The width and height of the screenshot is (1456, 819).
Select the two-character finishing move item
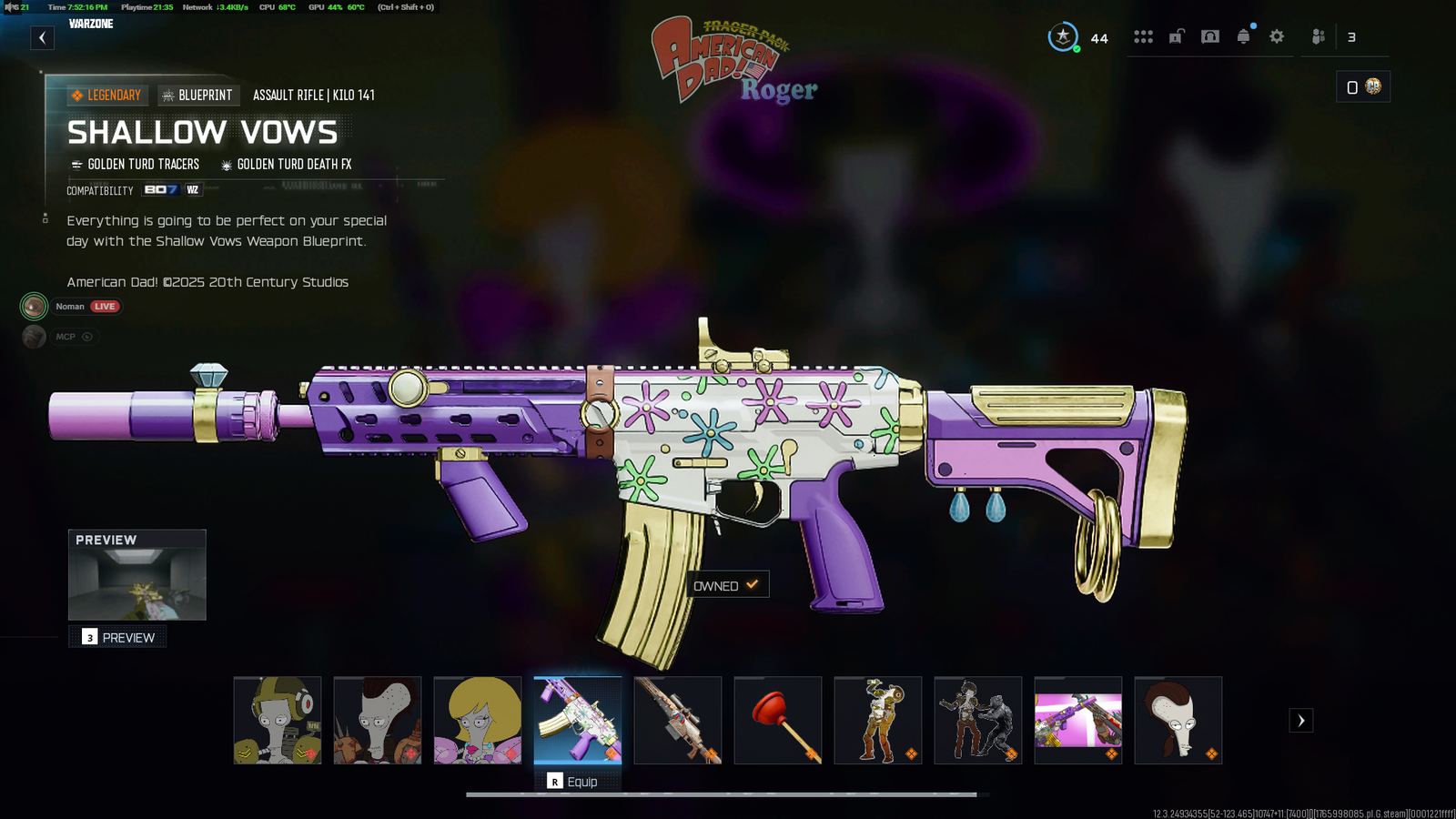click(978, 720)
